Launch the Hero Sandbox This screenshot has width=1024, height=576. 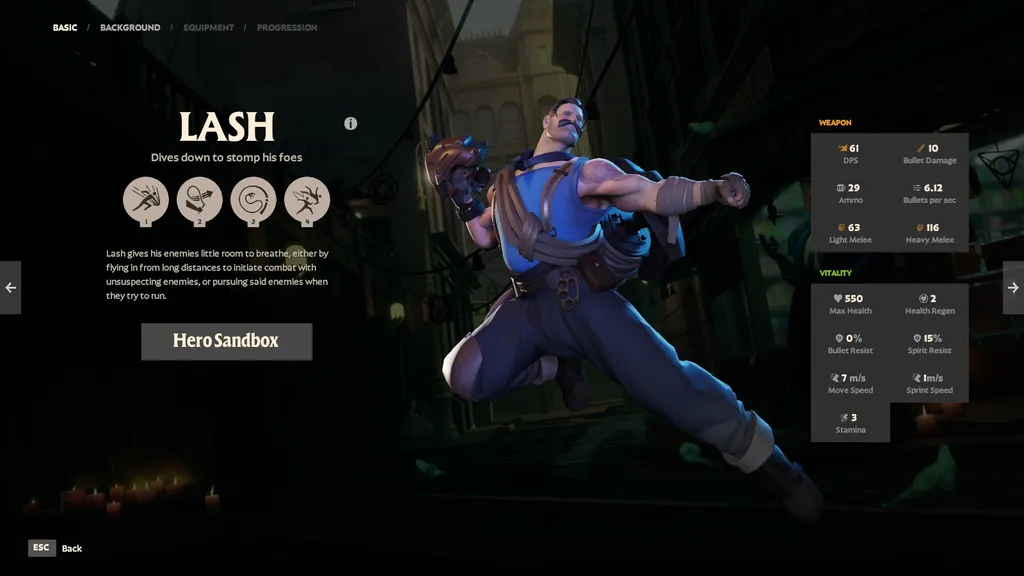pos(226,341)
